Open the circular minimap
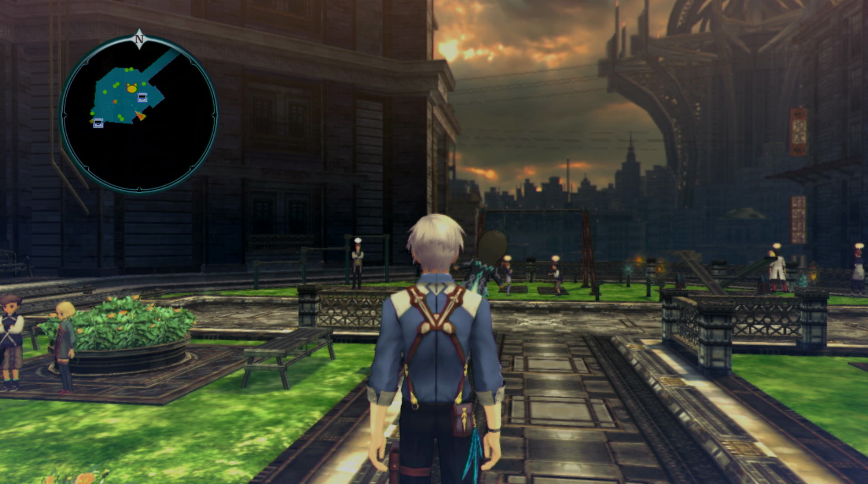868x484 pixels. tap(139, 114)
